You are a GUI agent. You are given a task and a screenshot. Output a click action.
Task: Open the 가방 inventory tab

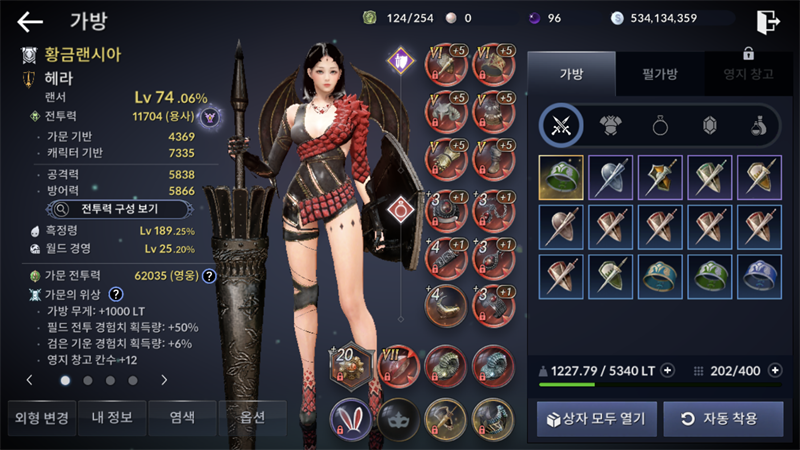pyautogui.click(x=570, y=72)
